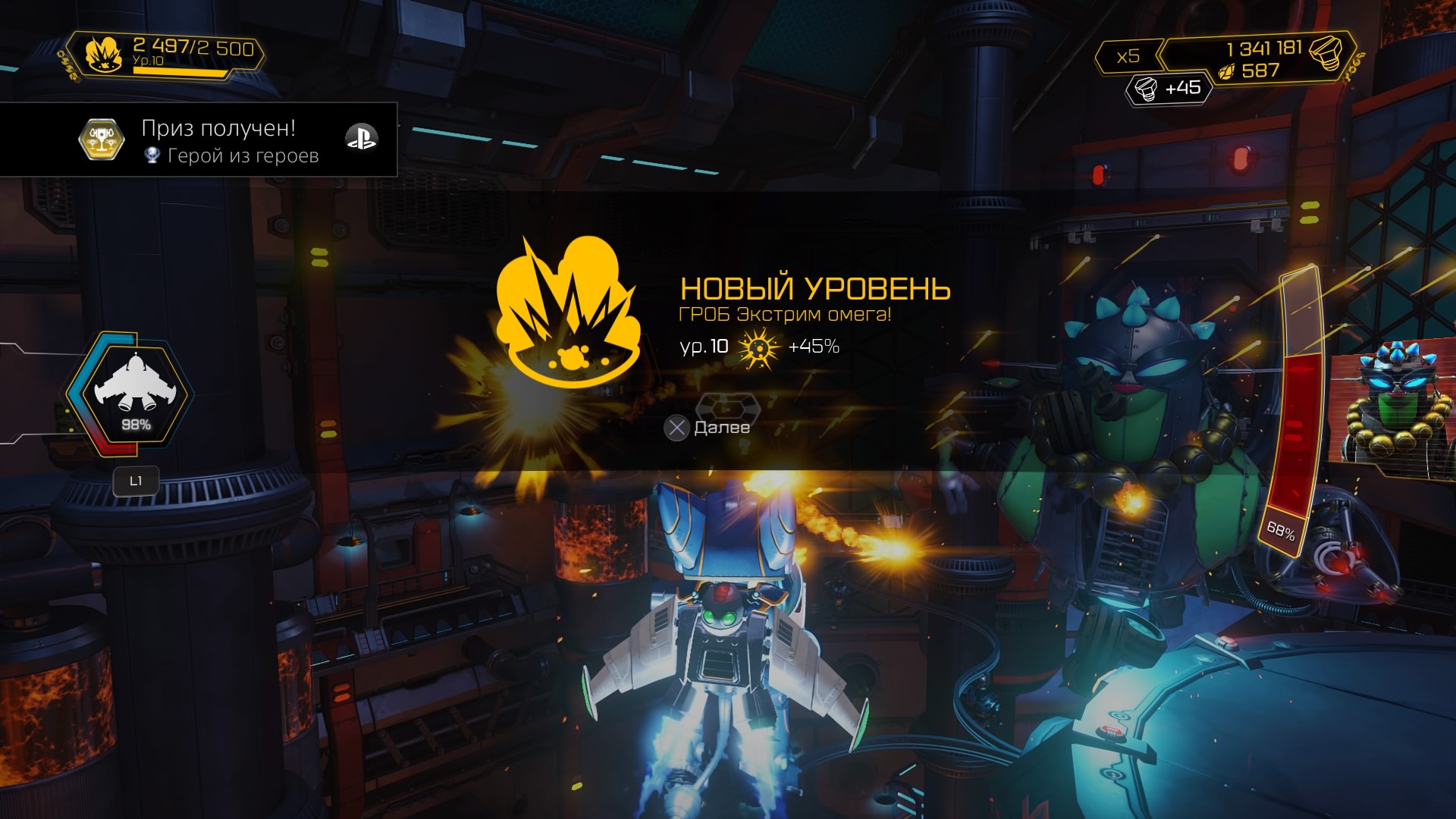Screen dimensions: 1456x819
Task: Click the weapon level-up explosion icon
Action: click(567, 312)
